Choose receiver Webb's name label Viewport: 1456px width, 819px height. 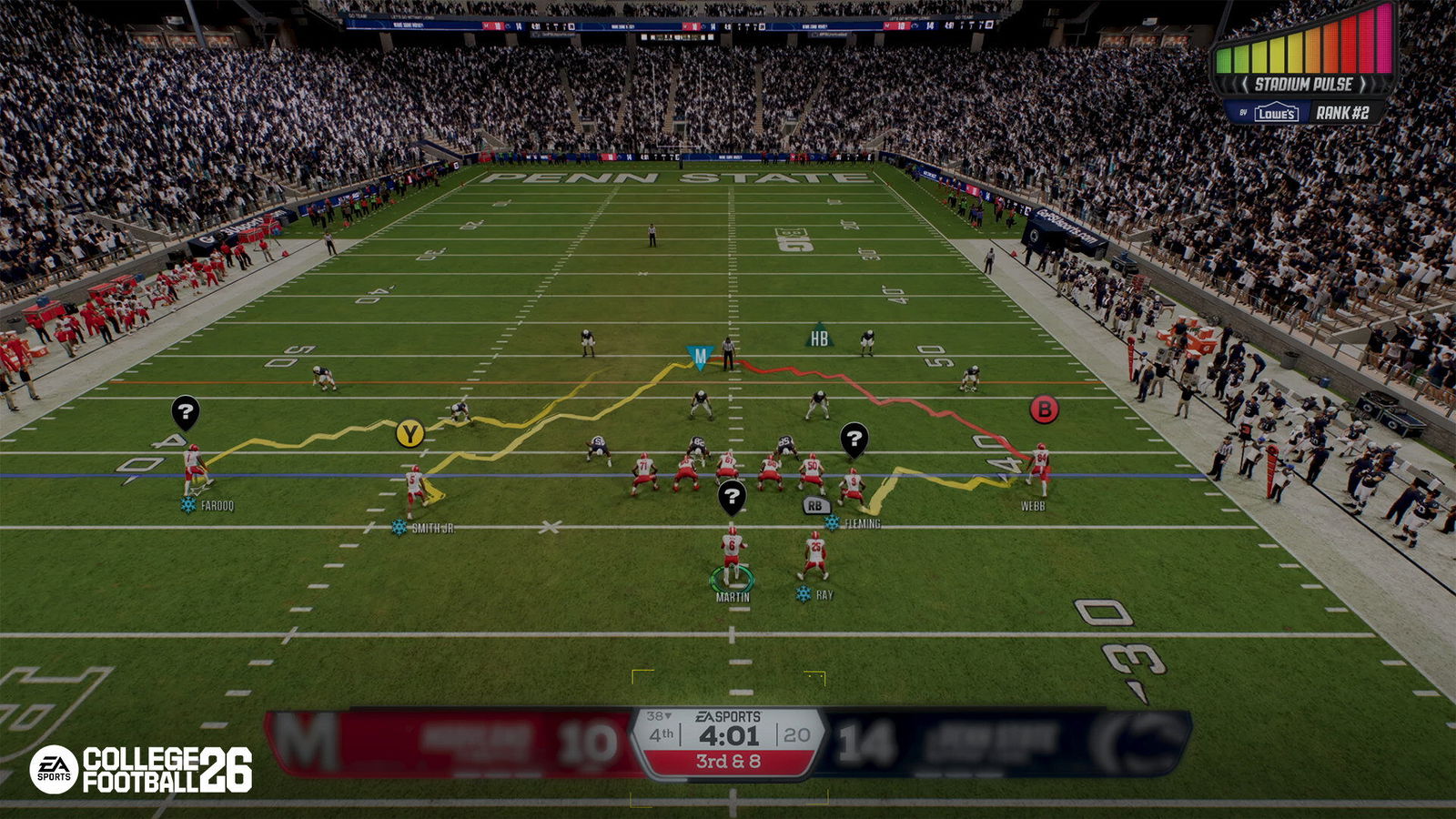tap(1032, 506)
